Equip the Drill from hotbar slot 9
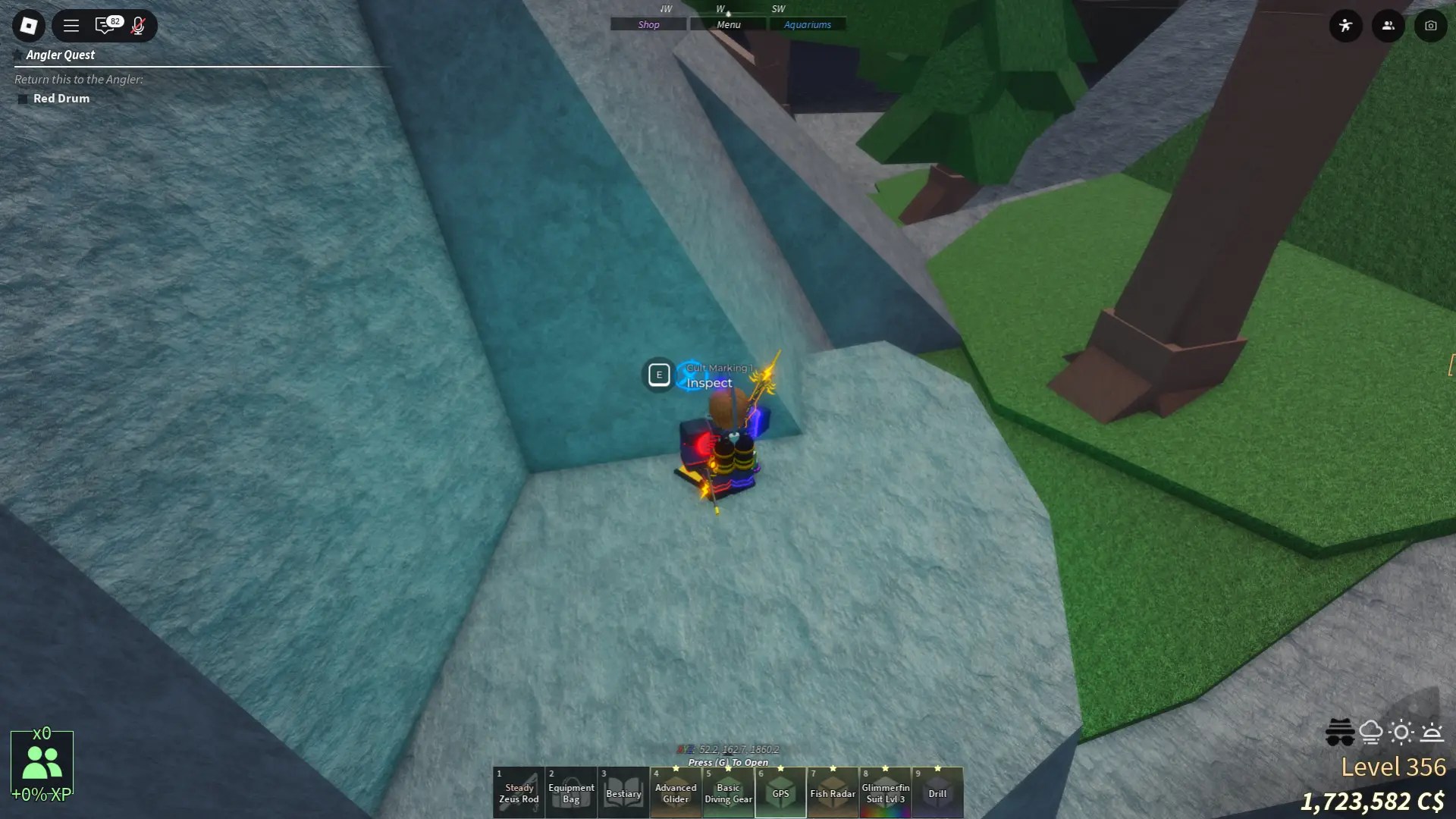The height and width of the screenshot is (819, 1456). [x=937, y=792]
